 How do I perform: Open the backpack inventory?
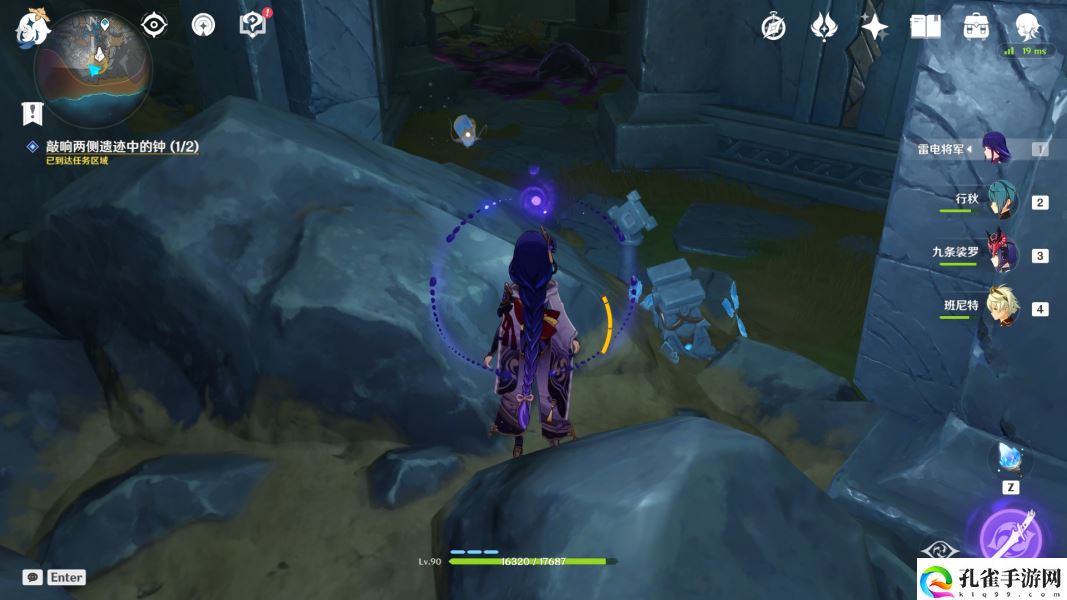click(x=976, y=27)
